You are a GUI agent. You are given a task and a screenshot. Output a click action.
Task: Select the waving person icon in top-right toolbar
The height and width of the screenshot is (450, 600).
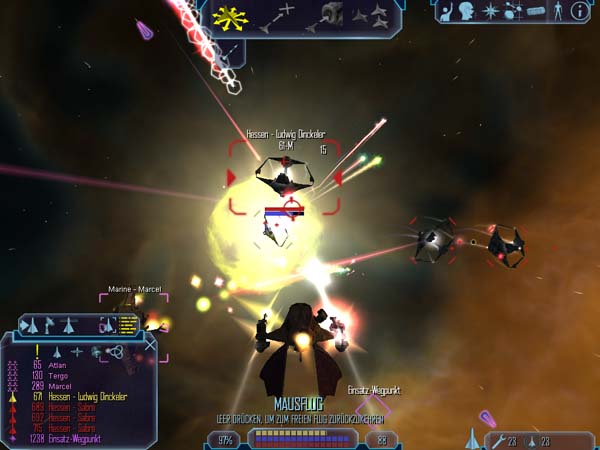[446, 11]
